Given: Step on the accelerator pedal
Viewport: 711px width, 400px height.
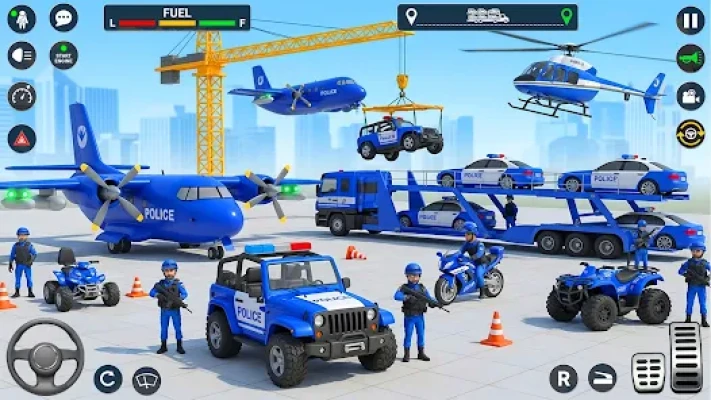Looking at the screenshot, I should click(x=685, y=356).
